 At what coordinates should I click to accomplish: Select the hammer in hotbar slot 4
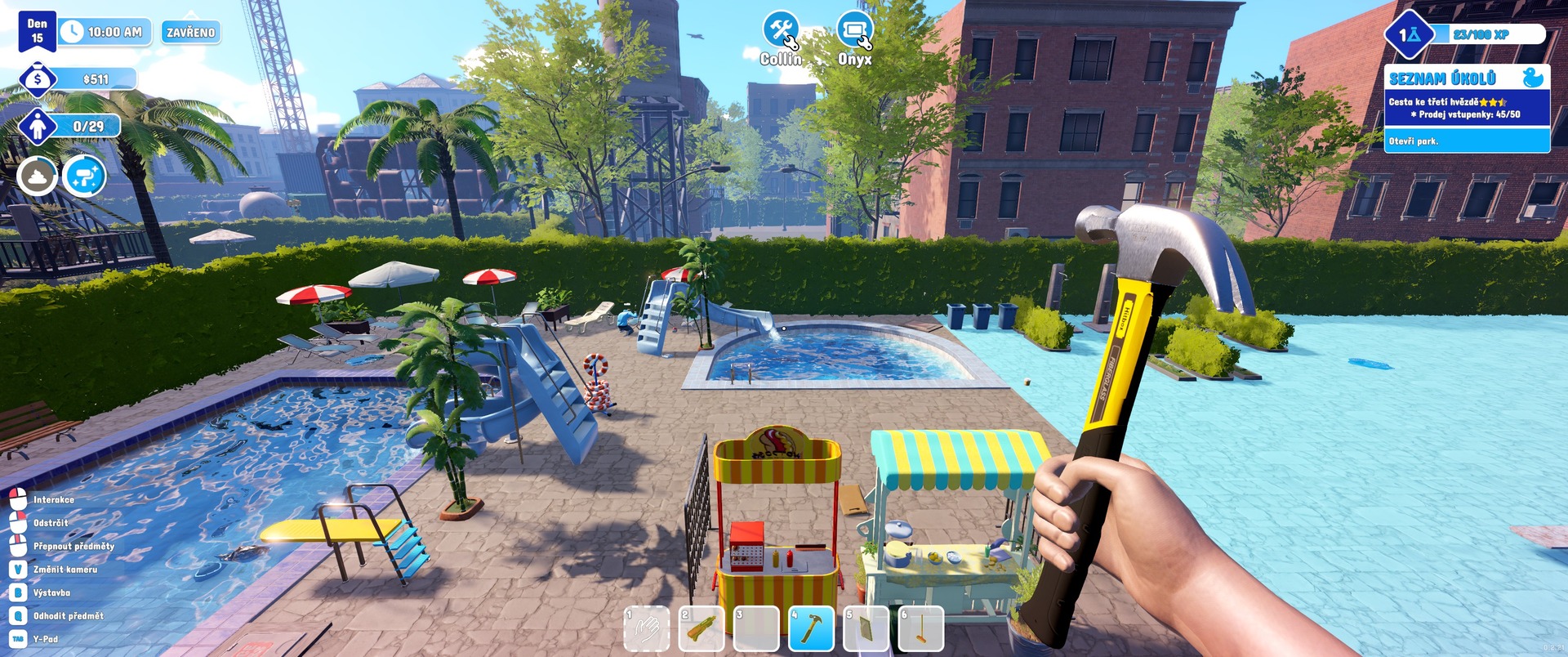[811, 629]
